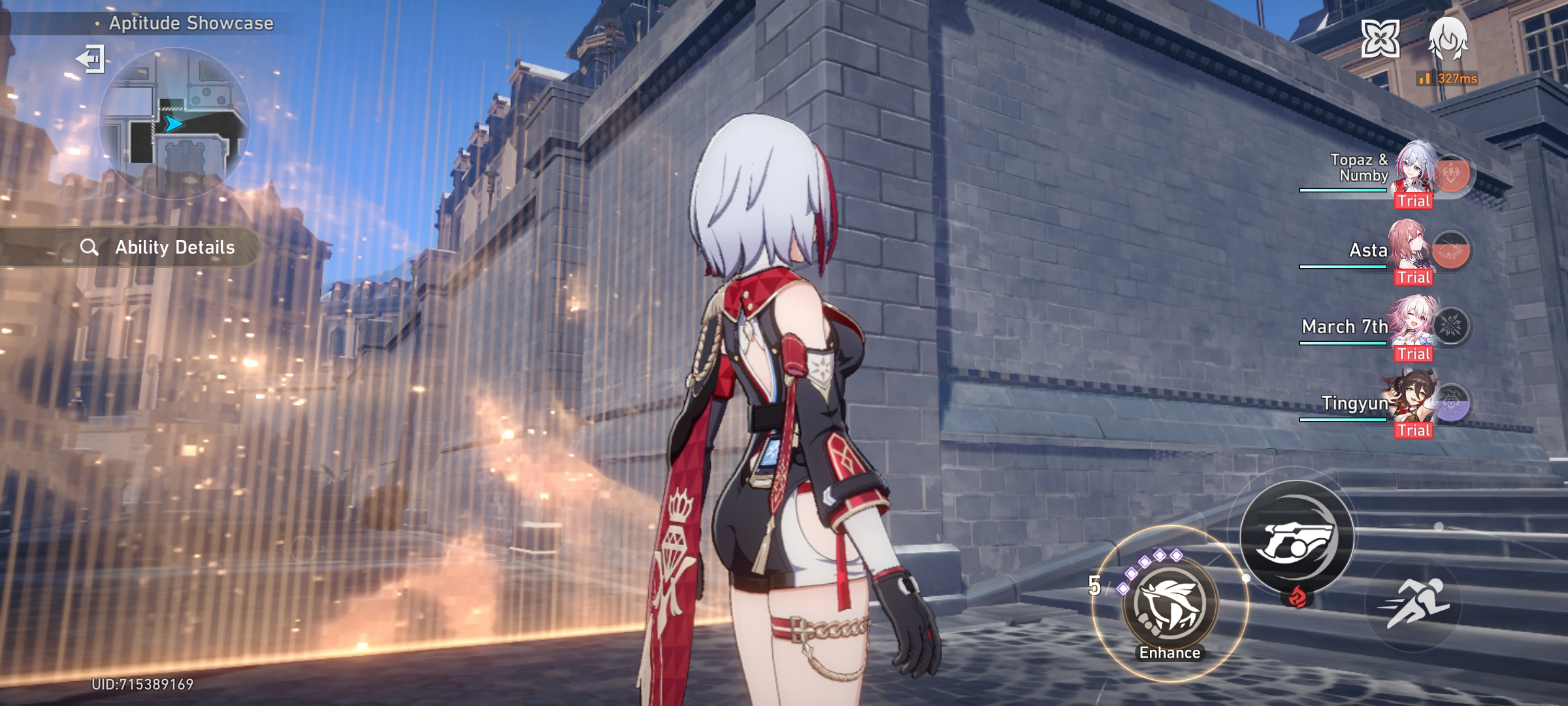This screenshot has height=706, width=1568.
Task: Toggle sprint with the running figure icon
Action: point(1414,603)
